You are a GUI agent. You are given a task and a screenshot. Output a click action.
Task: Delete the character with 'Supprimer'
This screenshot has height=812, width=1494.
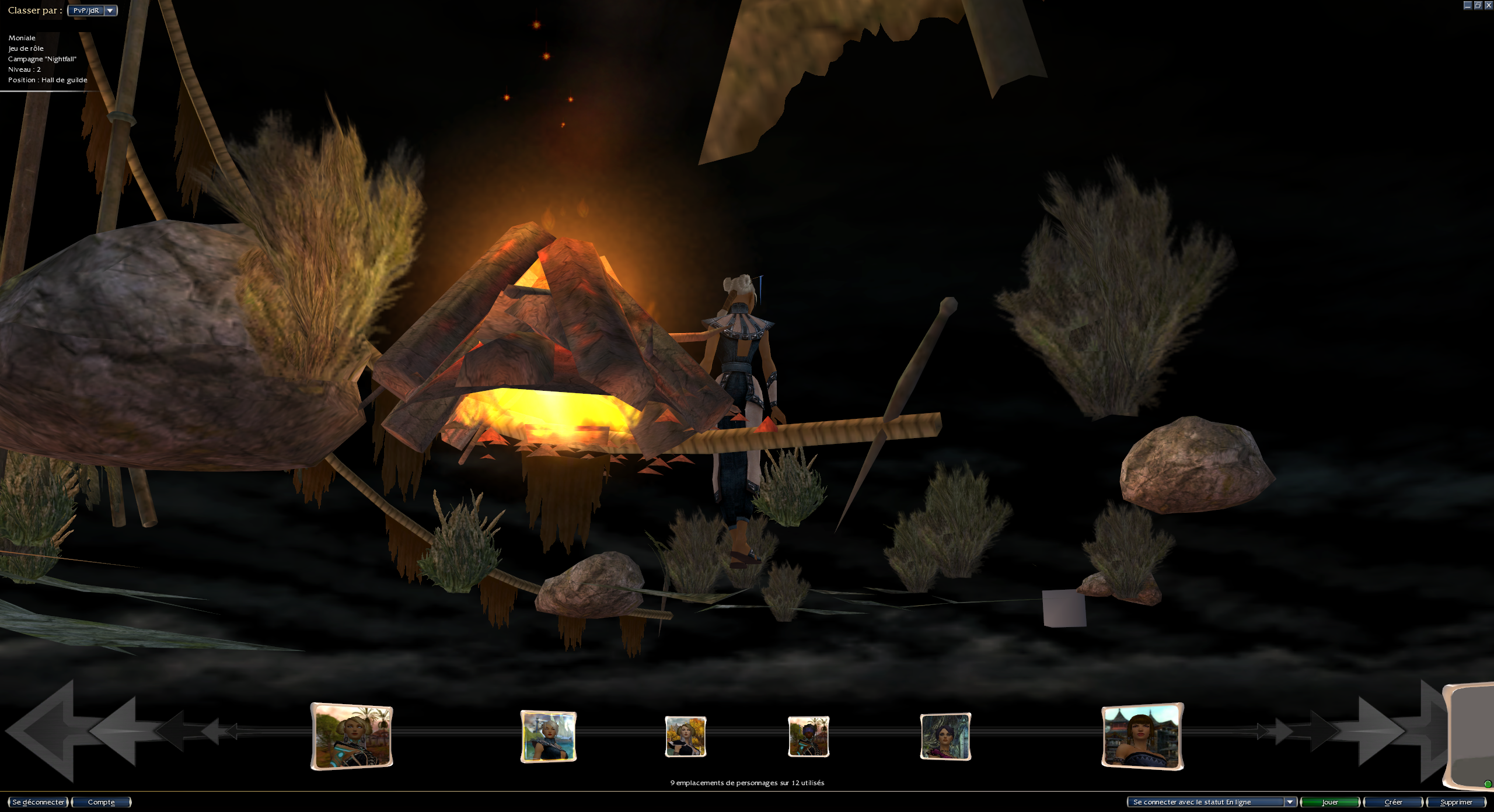[x=1456, y=802]
